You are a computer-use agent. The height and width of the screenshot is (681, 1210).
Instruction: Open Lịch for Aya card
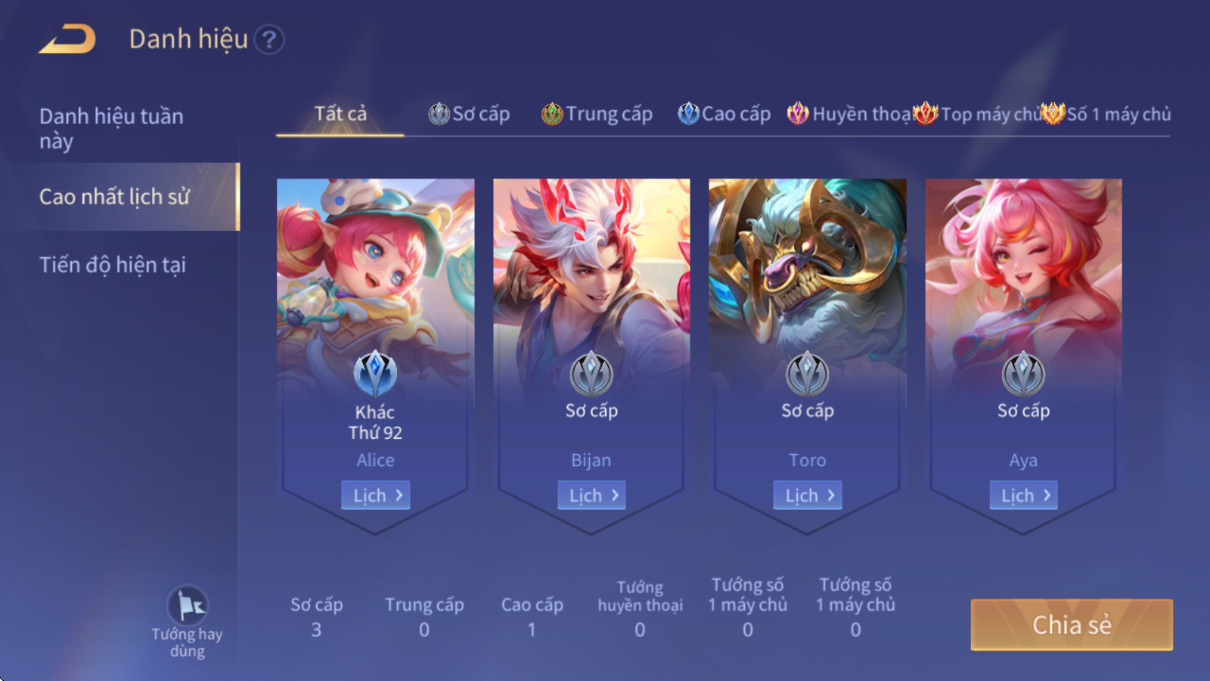(x=1024, y=495)
